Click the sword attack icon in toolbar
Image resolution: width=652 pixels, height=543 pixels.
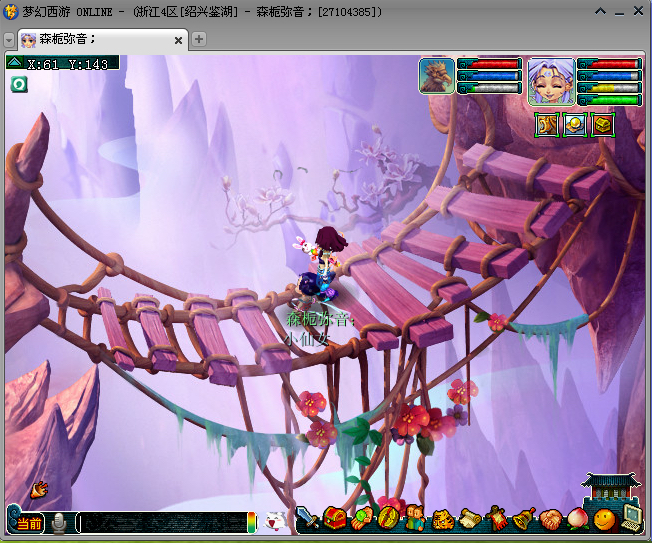(x=308, y=520)
